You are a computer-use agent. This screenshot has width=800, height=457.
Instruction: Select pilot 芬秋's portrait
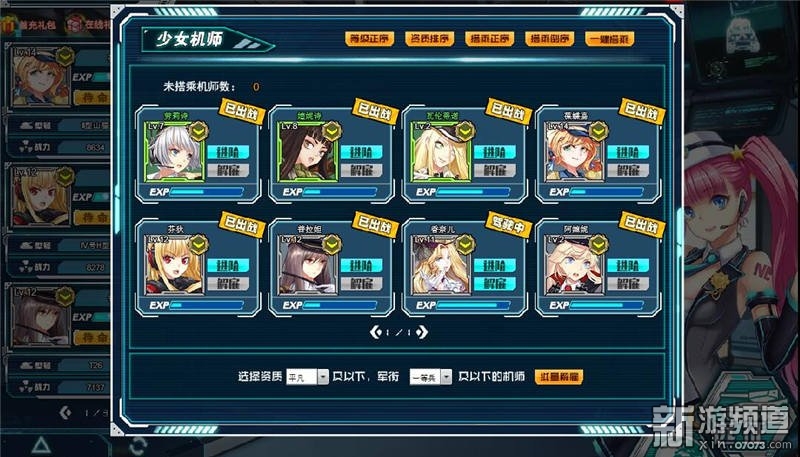pos(173,266)
